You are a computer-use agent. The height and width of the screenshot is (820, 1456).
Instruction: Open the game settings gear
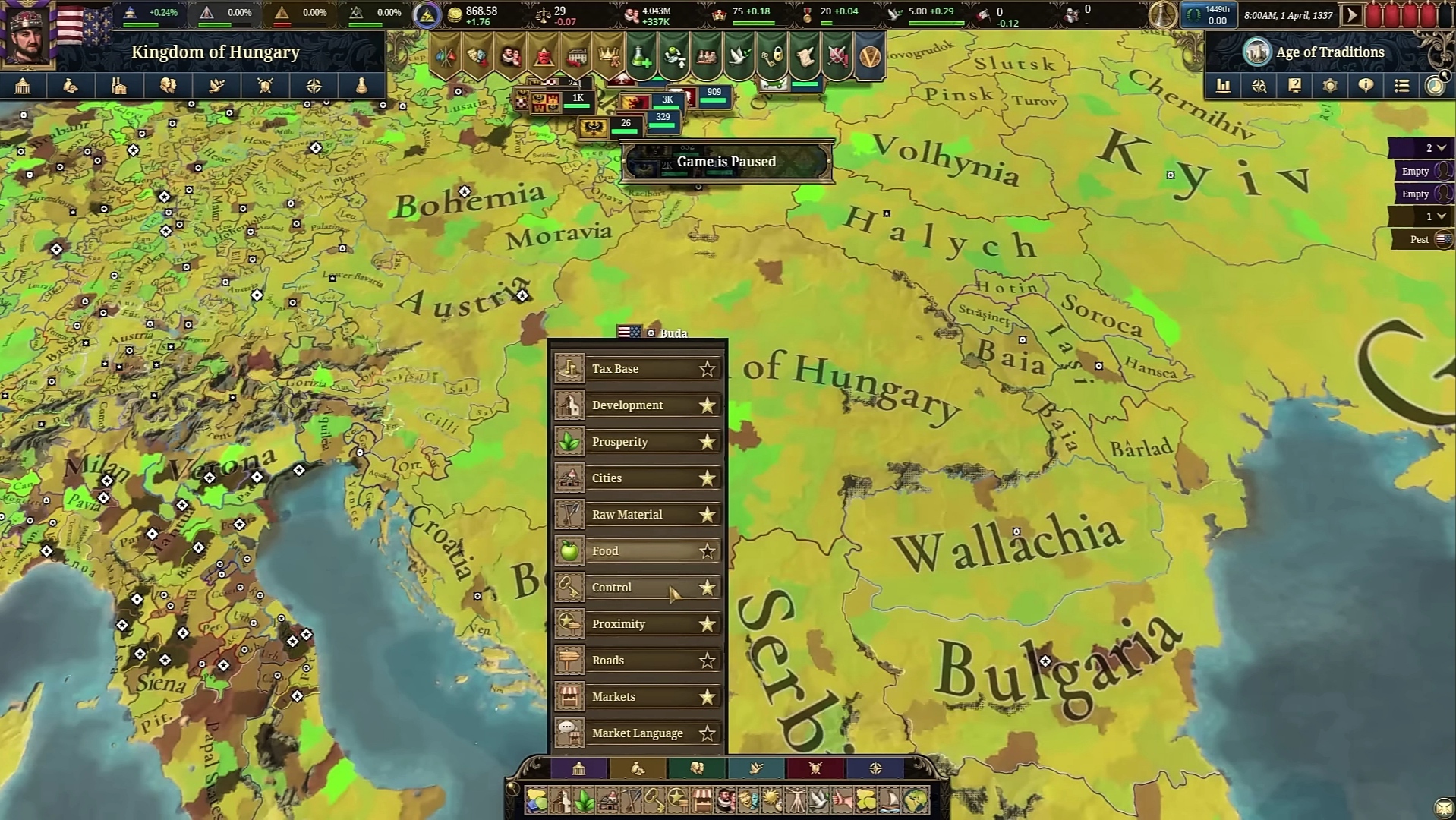coord(1330,86)
